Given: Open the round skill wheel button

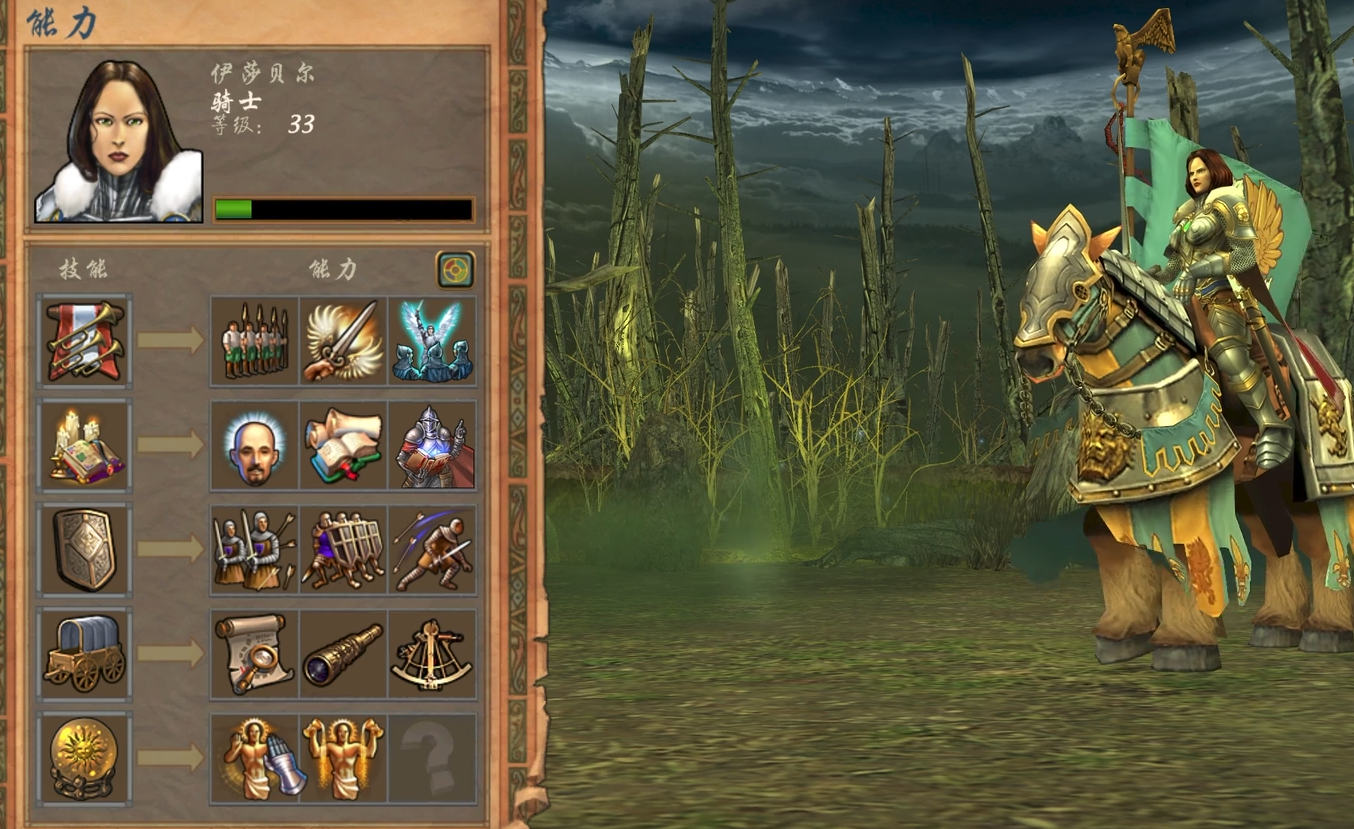Looking at the screenshot, I should (455, 269).
